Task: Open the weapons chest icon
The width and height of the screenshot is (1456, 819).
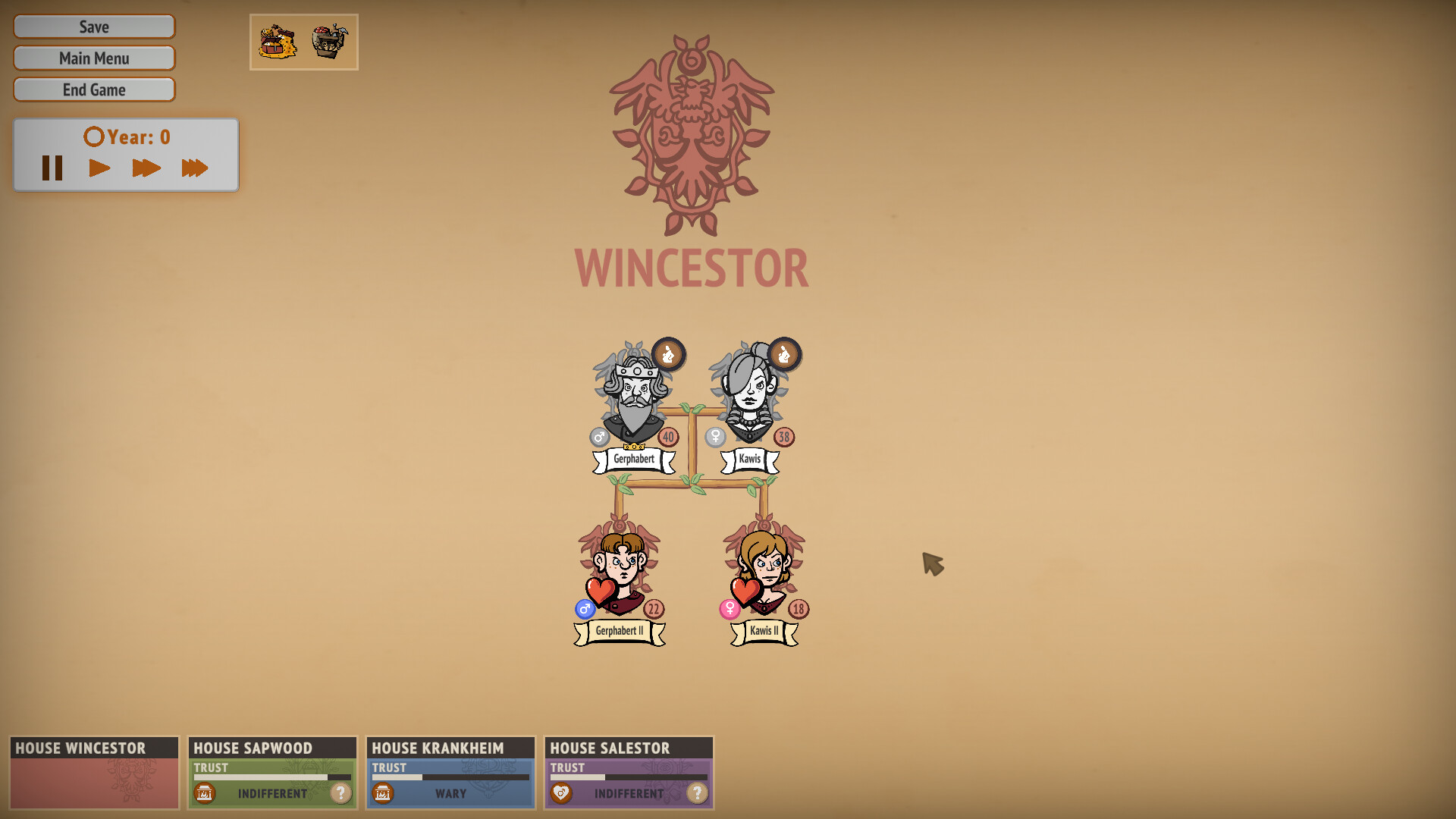Action: [330, 42]
